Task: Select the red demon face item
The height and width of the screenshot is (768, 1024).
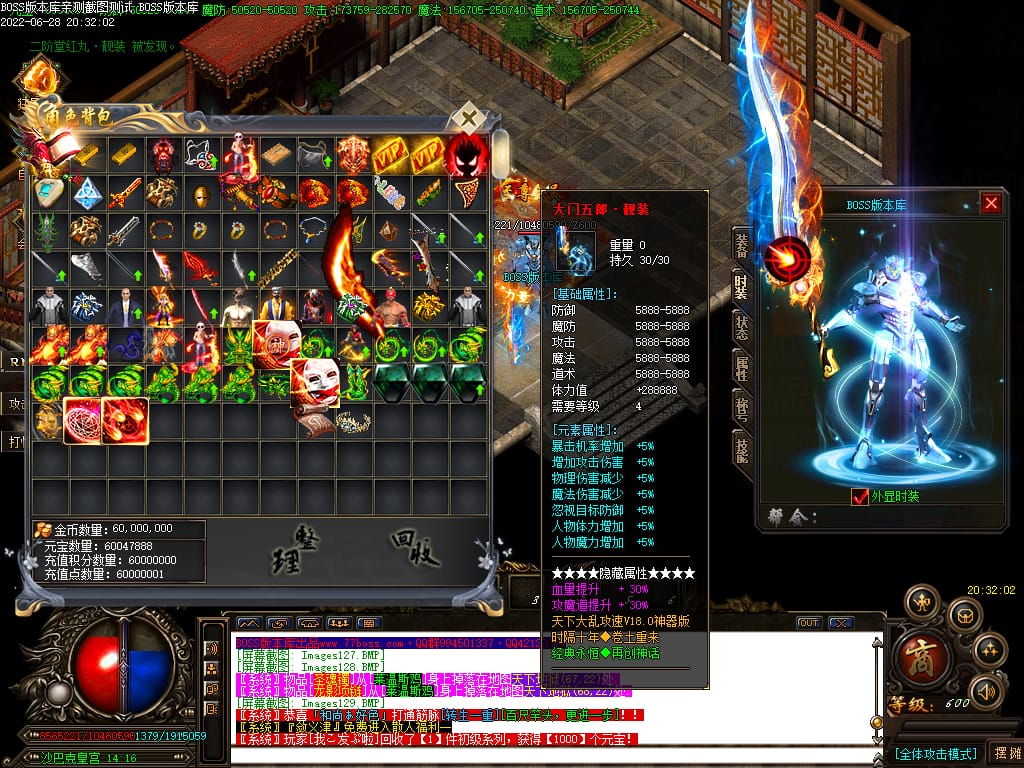Action: [467, 155]
